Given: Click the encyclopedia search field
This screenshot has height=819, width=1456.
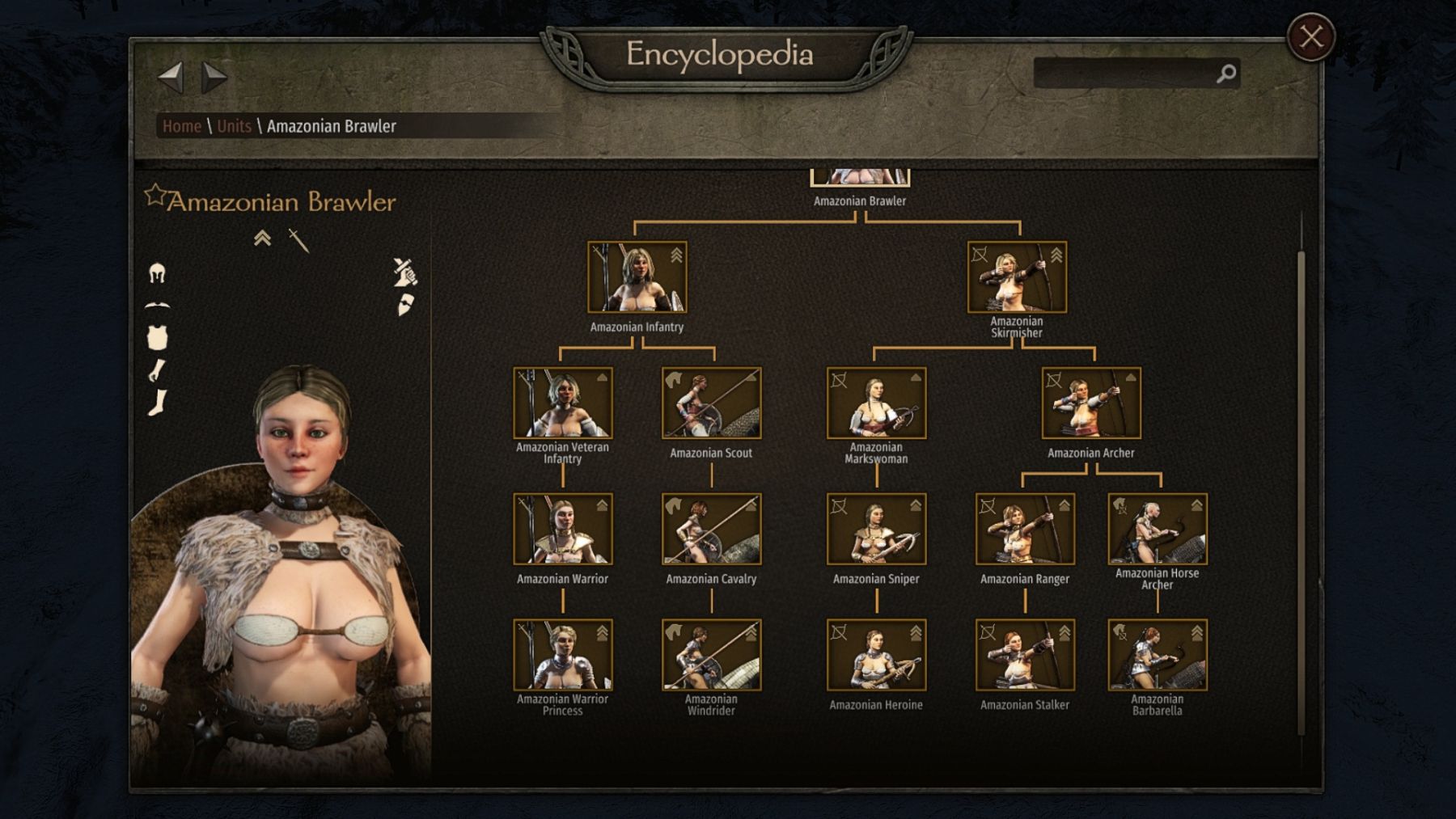Looking at the screenshot, I should (x=1124, y=74).
